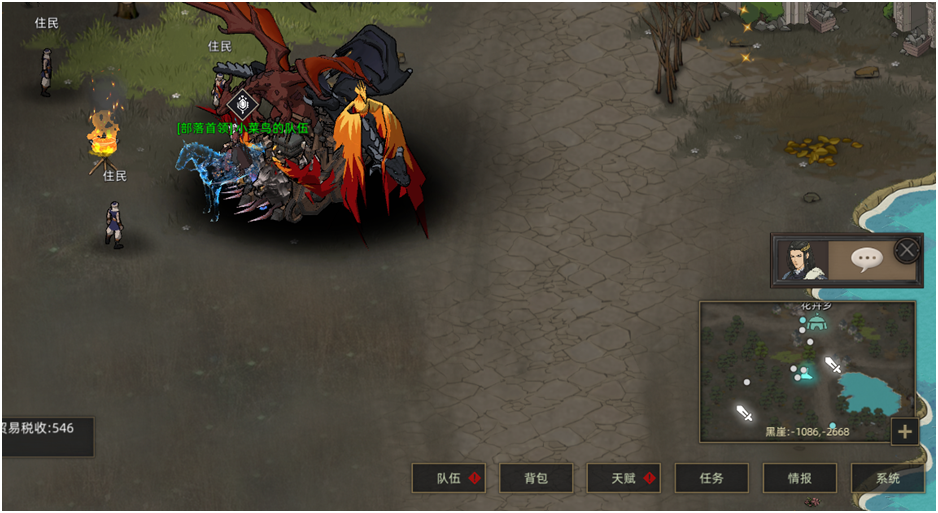938x513 pixels.
Task: Open the speech bubble dialogue prompt
Action: pos(865,261)
